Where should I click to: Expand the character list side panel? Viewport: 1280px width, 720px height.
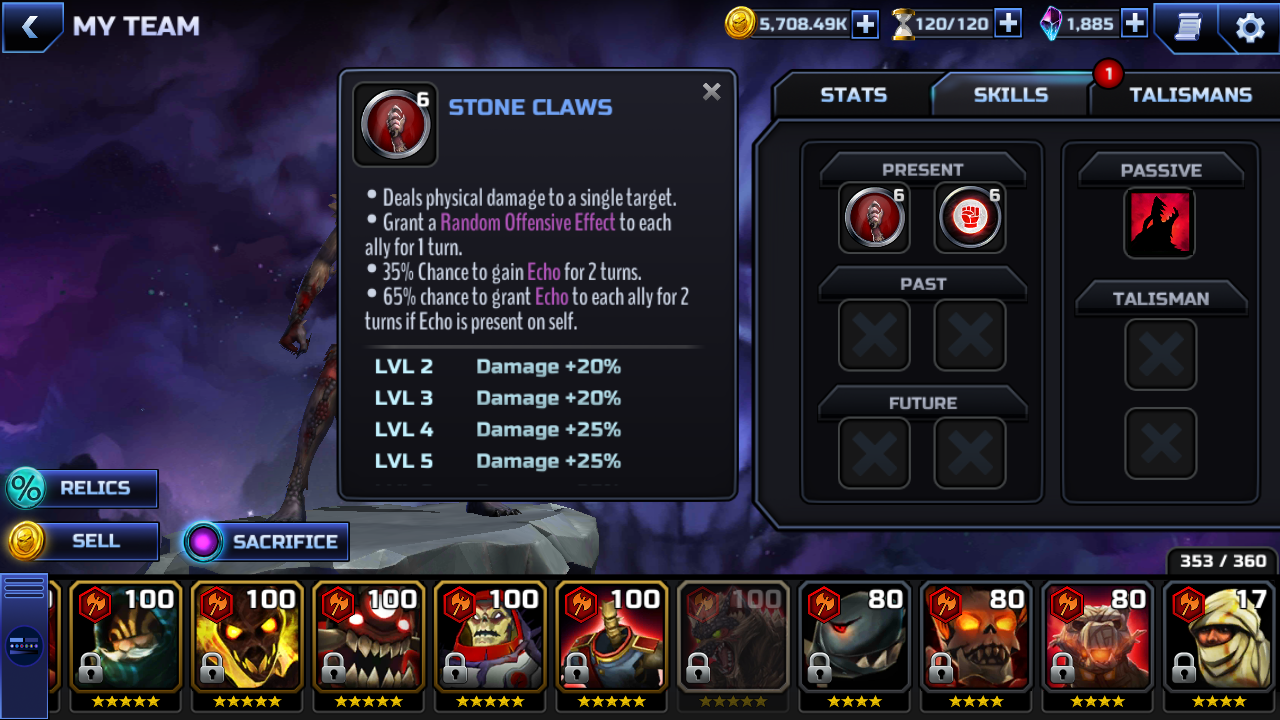pyautogui.click(x=24, y=644)
